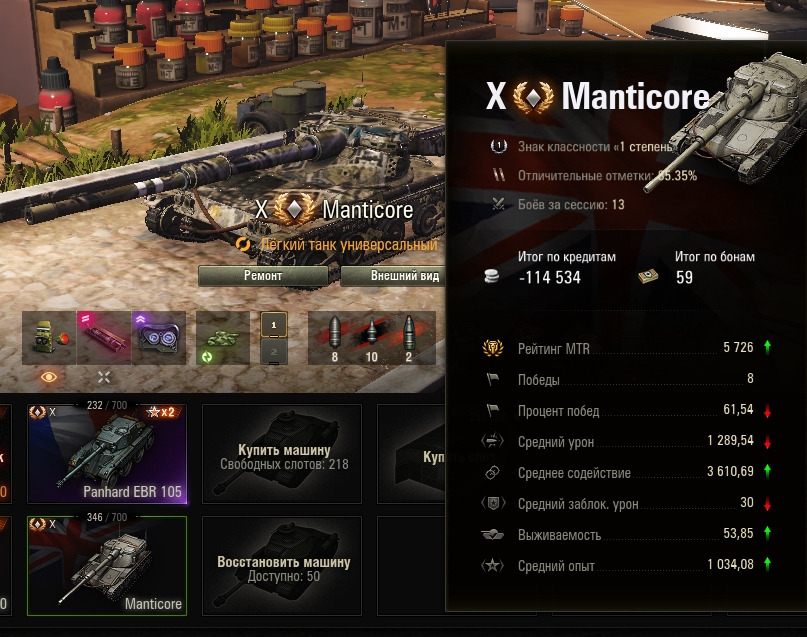Image resolution: width=807 pixels, height=637 pixels.
Task: Choose the shell slot holding 10 rounds
Action: (371, 338)
